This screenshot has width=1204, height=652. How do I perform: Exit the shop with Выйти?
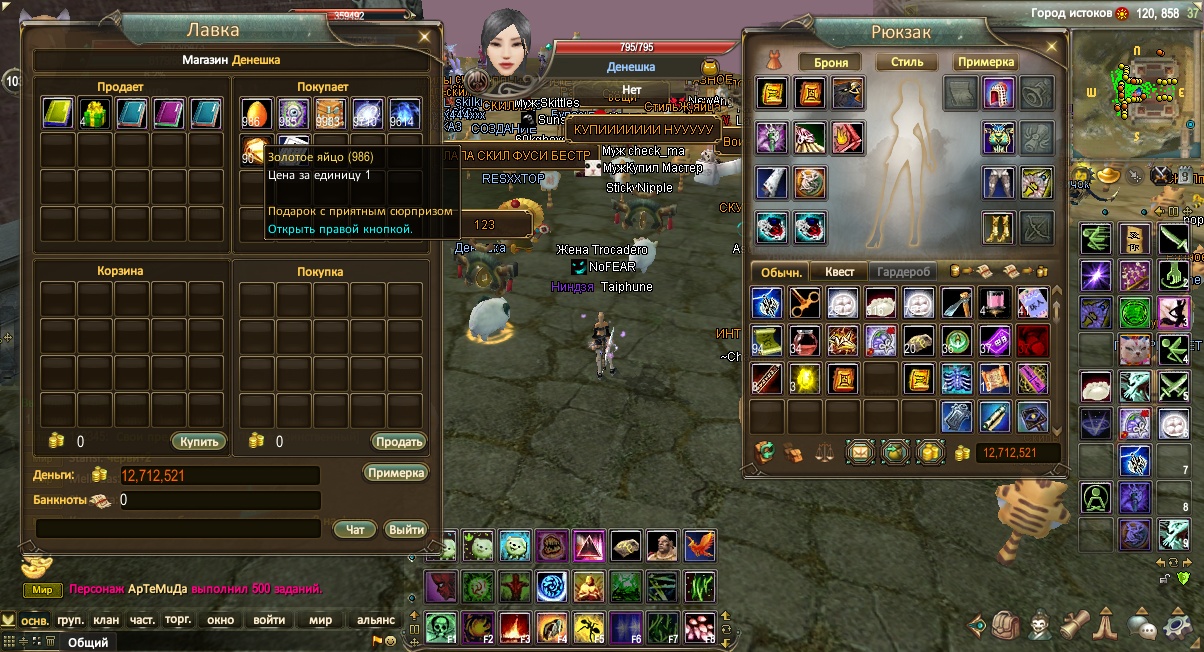(x=406, y=529)
